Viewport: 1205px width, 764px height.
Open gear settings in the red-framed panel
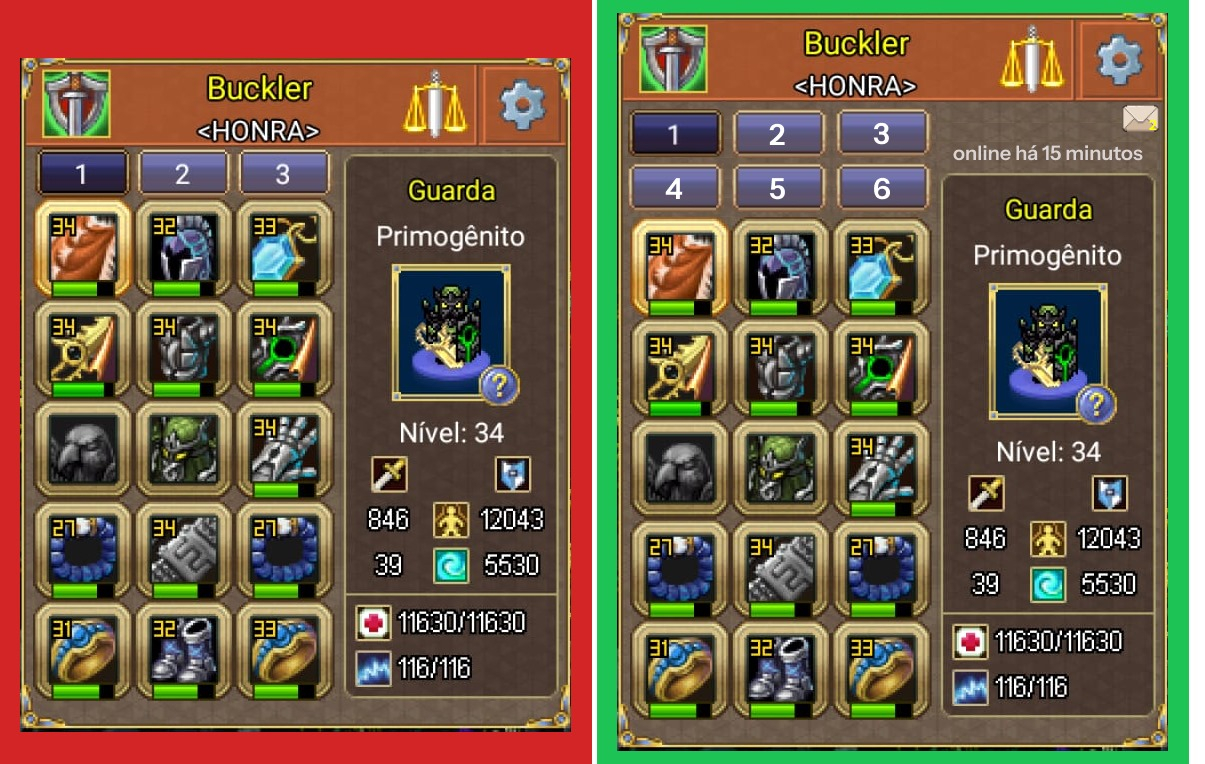pos(523,104)
